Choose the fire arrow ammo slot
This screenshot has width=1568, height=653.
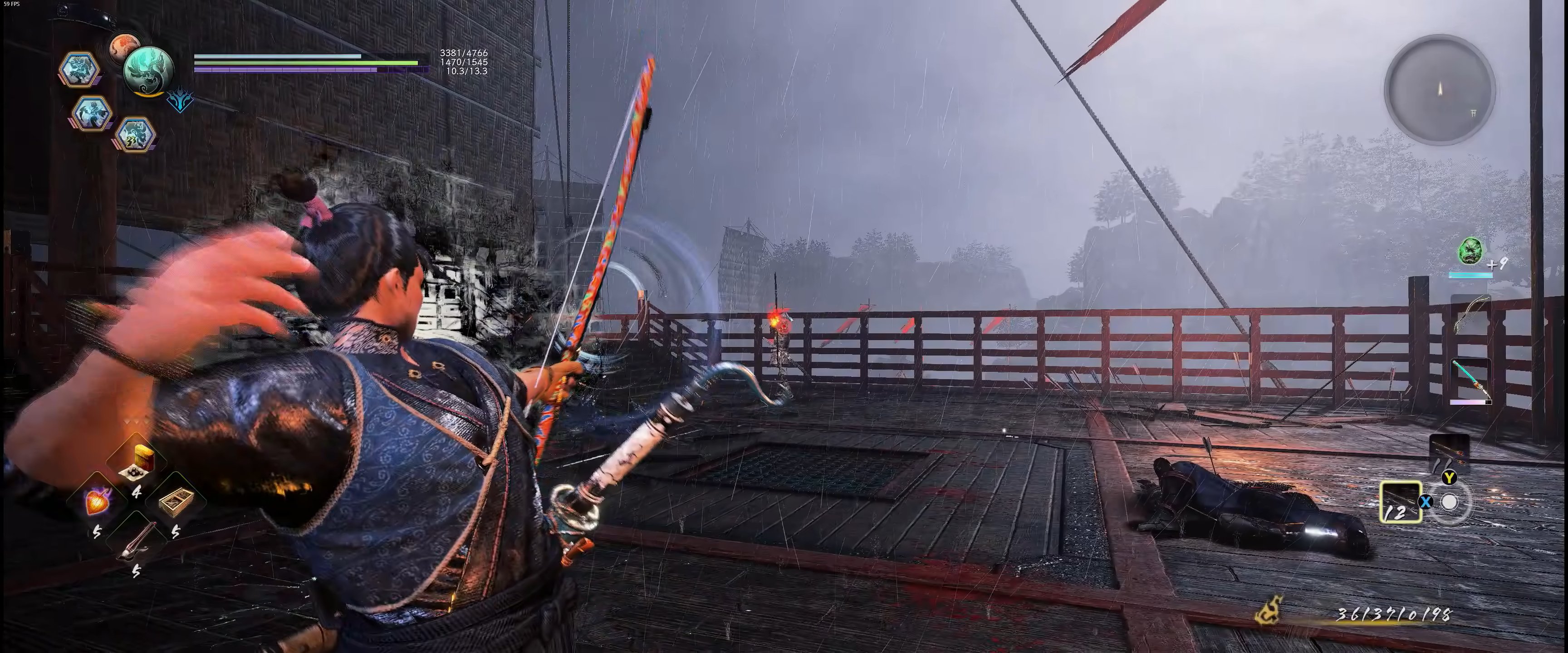(1449, 454)
